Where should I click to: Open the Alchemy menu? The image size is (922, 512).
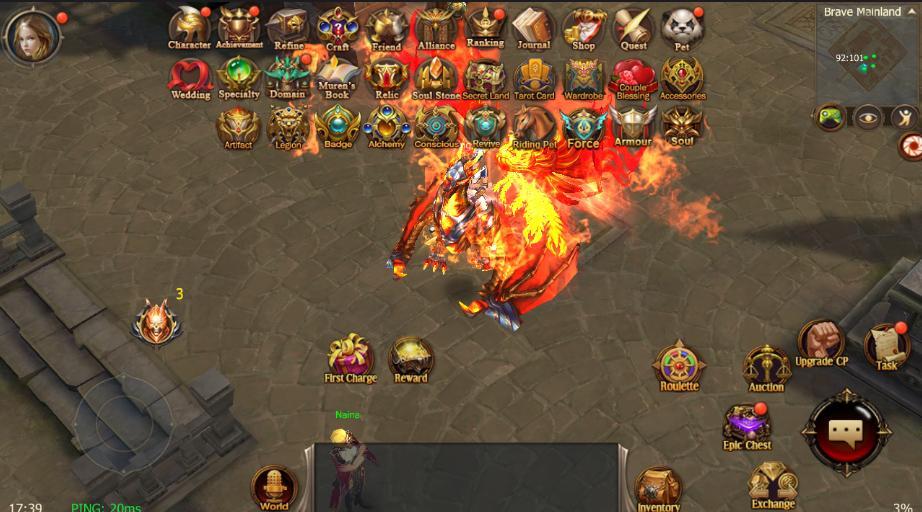(x=386, y=125)
